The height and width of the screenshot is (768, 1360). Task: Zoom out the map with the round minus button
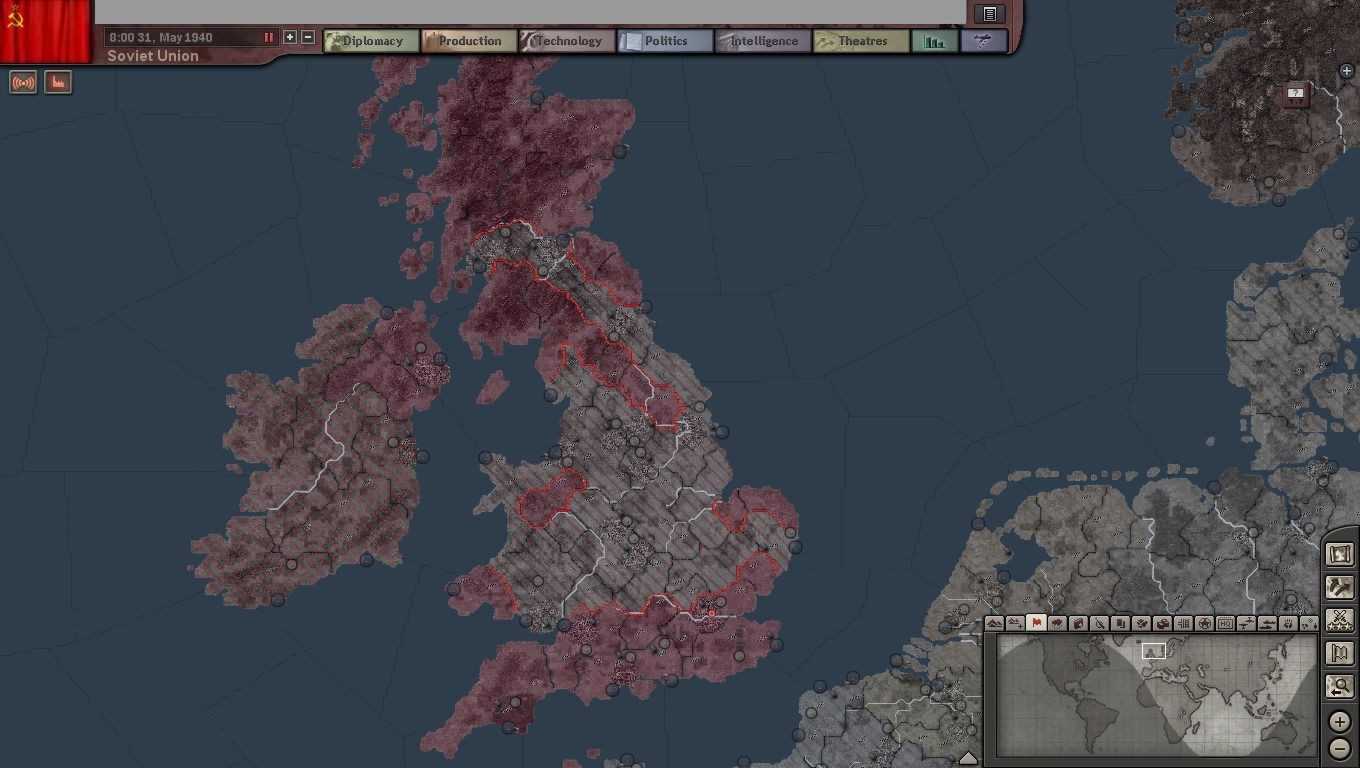click(1339, 748)
